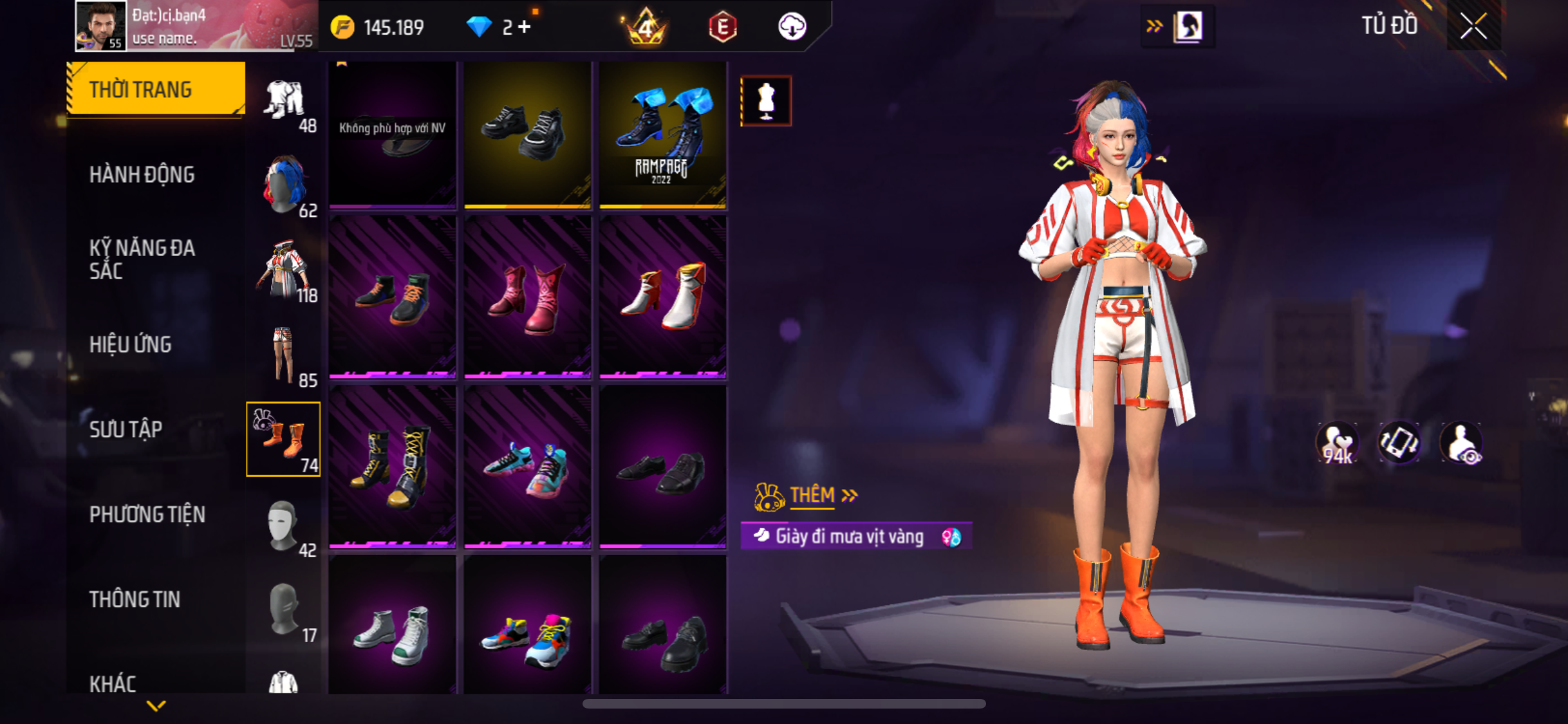The width and height of the screenshot is (1568, 724).
Task: Open the Thông Tin category
Action: [x=135, y=599]
